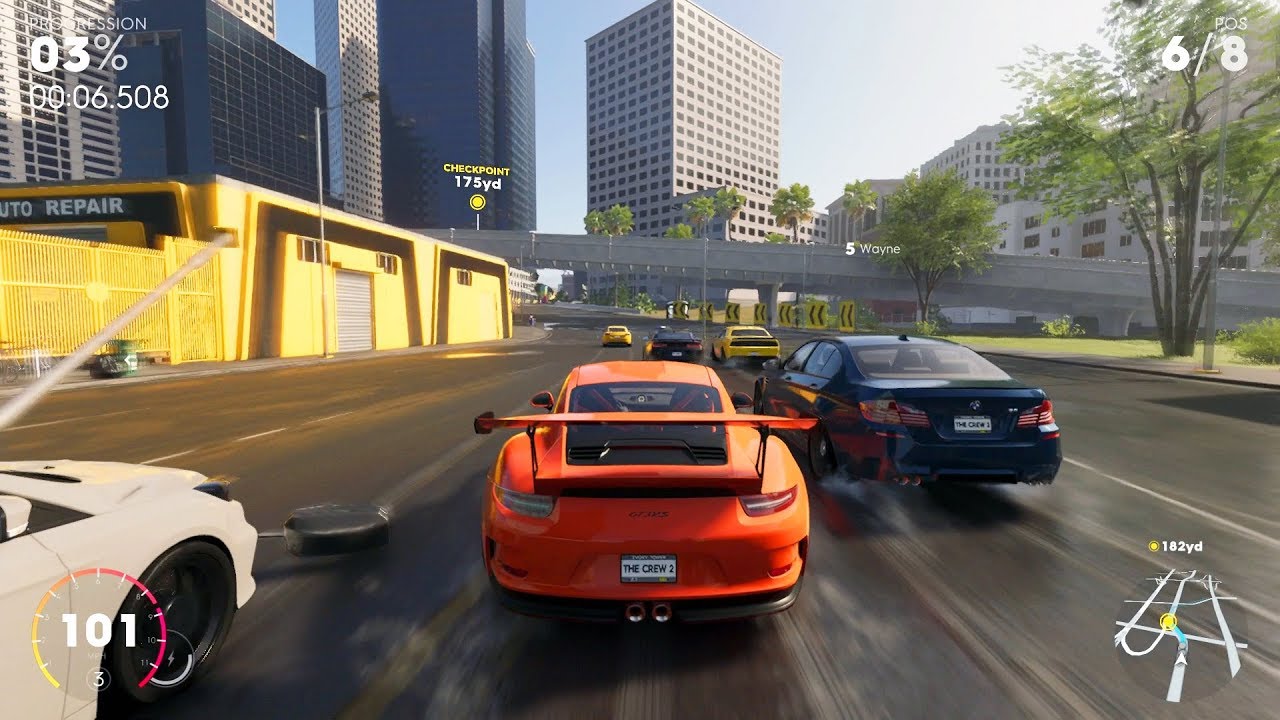Click the player arrow on the minimap

point(1181,659)
